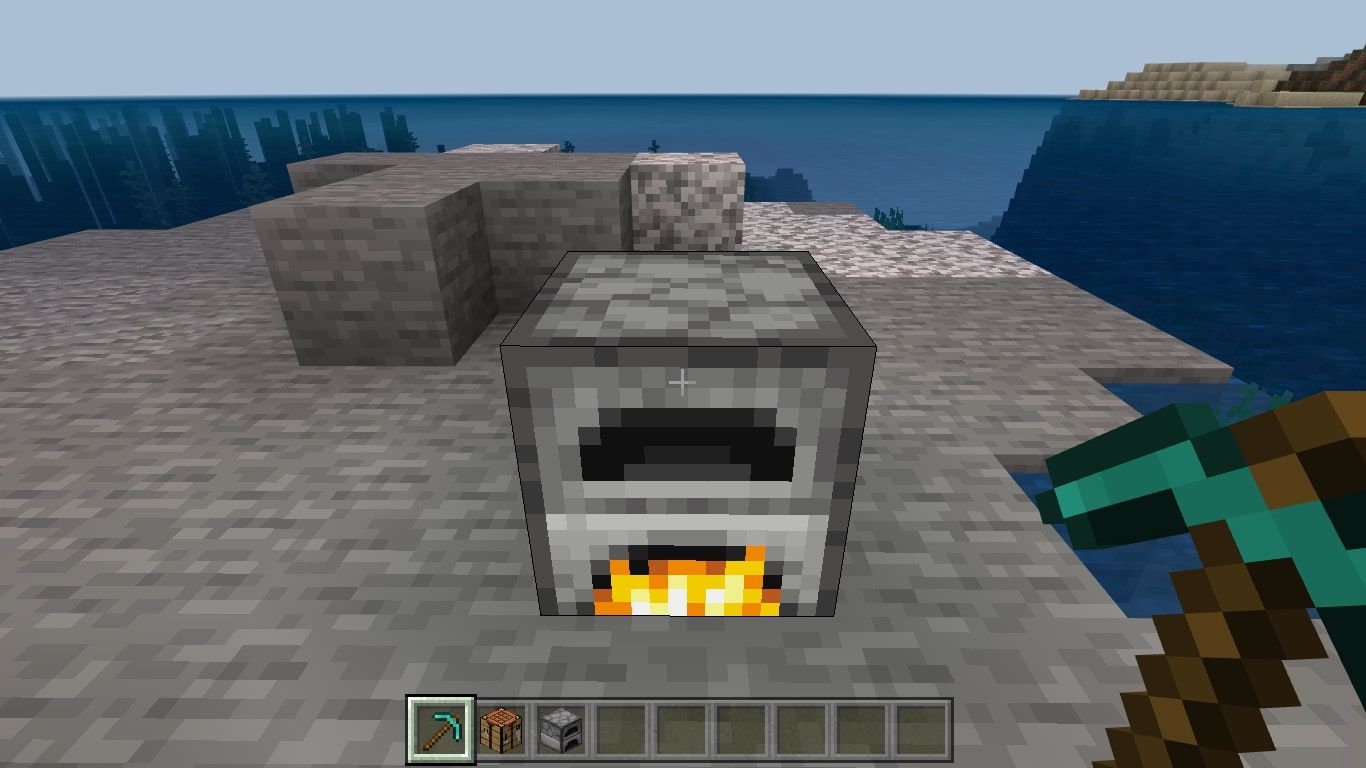This screenshot has width=1366, height=768.
Task: Select the diamond pickaxe in the hotbar
Action: tap(440, 731)
